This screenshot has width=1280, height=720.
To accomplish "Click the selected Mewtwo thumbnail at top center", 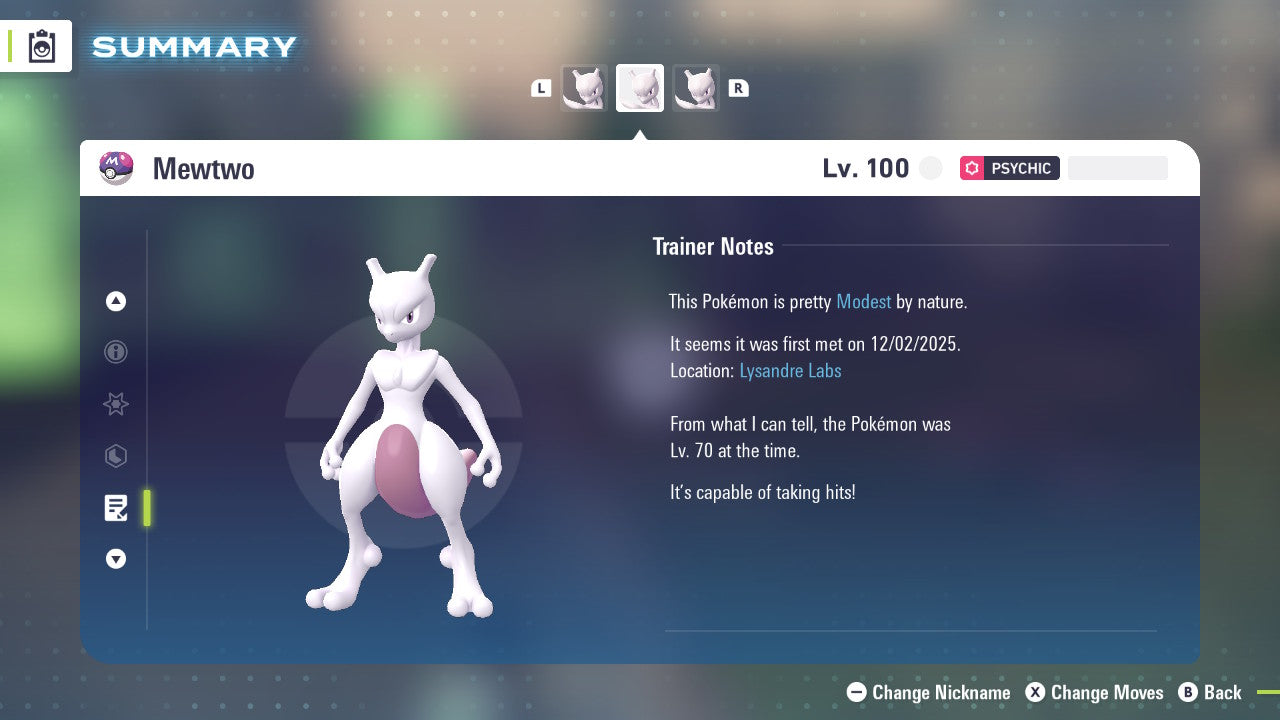I will [x=640, y=87].
